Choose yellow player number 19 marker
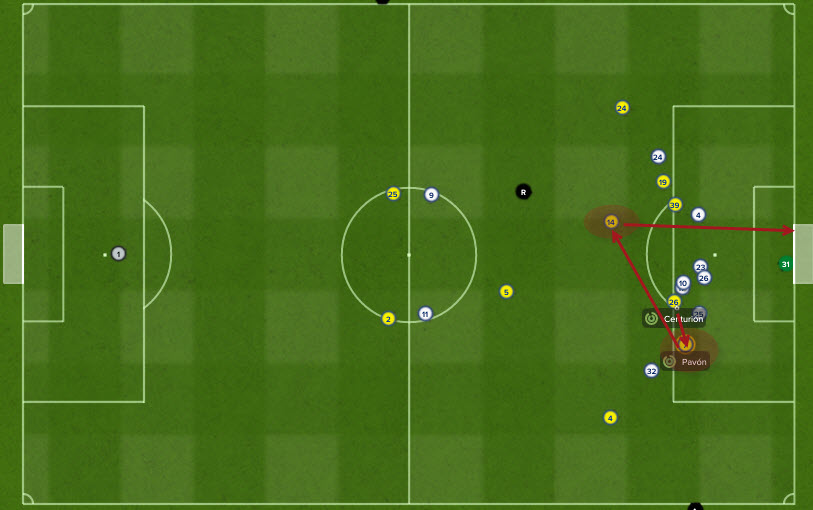Viewport: 813px width, 510px height. (663, 181)
